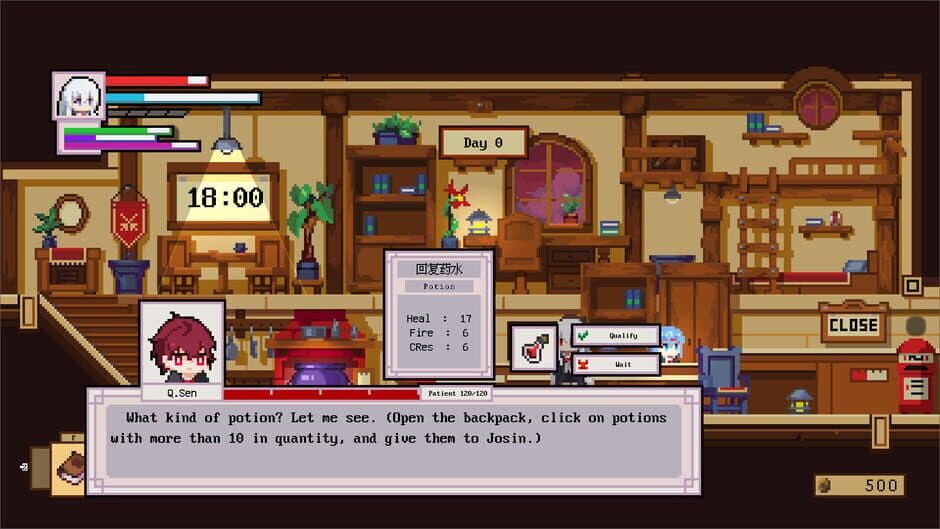Click the dialogue text box to continue
Screen dimensions: 940x529
point(394,440)
